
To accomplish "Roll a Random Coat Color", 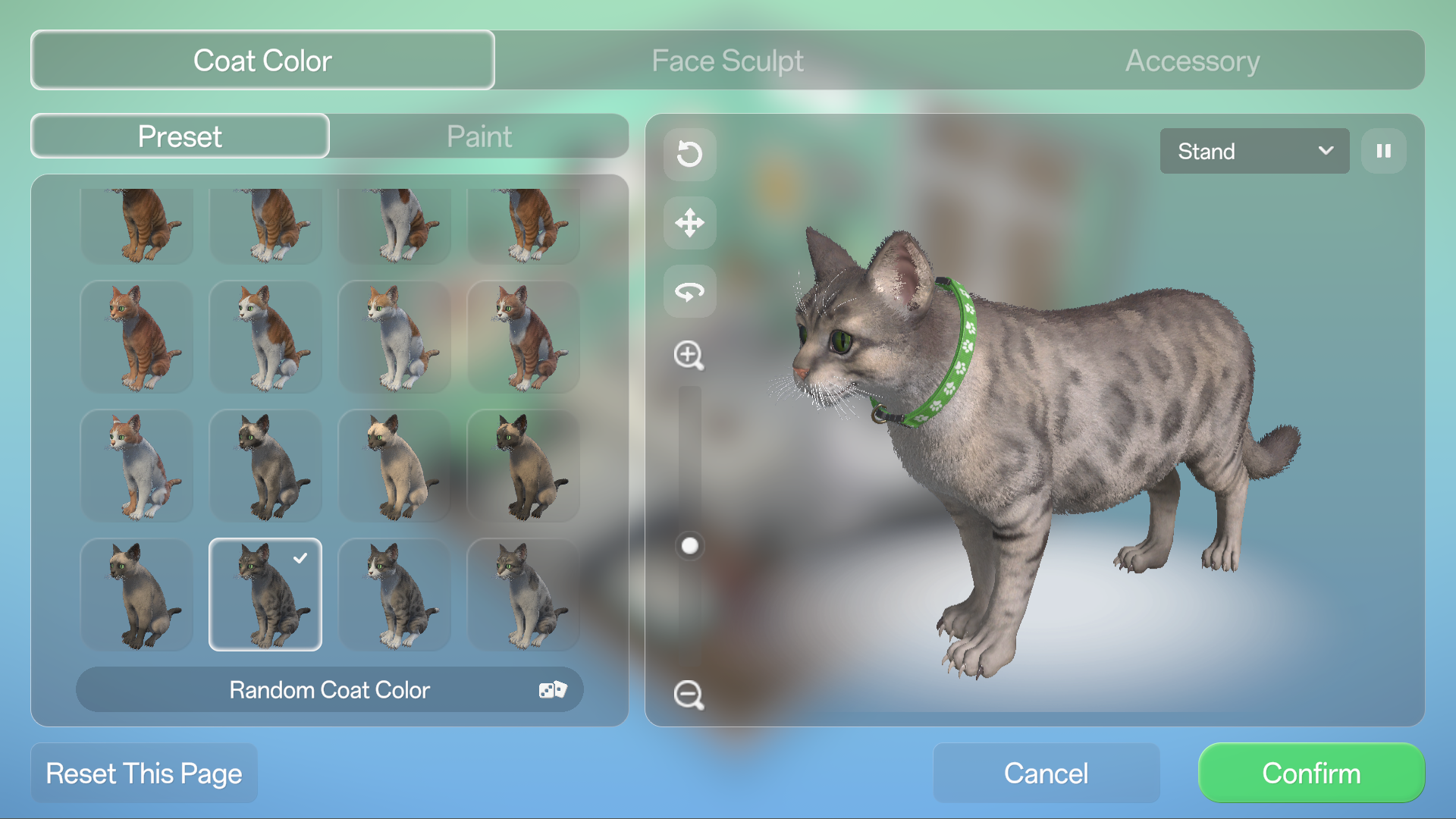I will (x=330, y=690).
